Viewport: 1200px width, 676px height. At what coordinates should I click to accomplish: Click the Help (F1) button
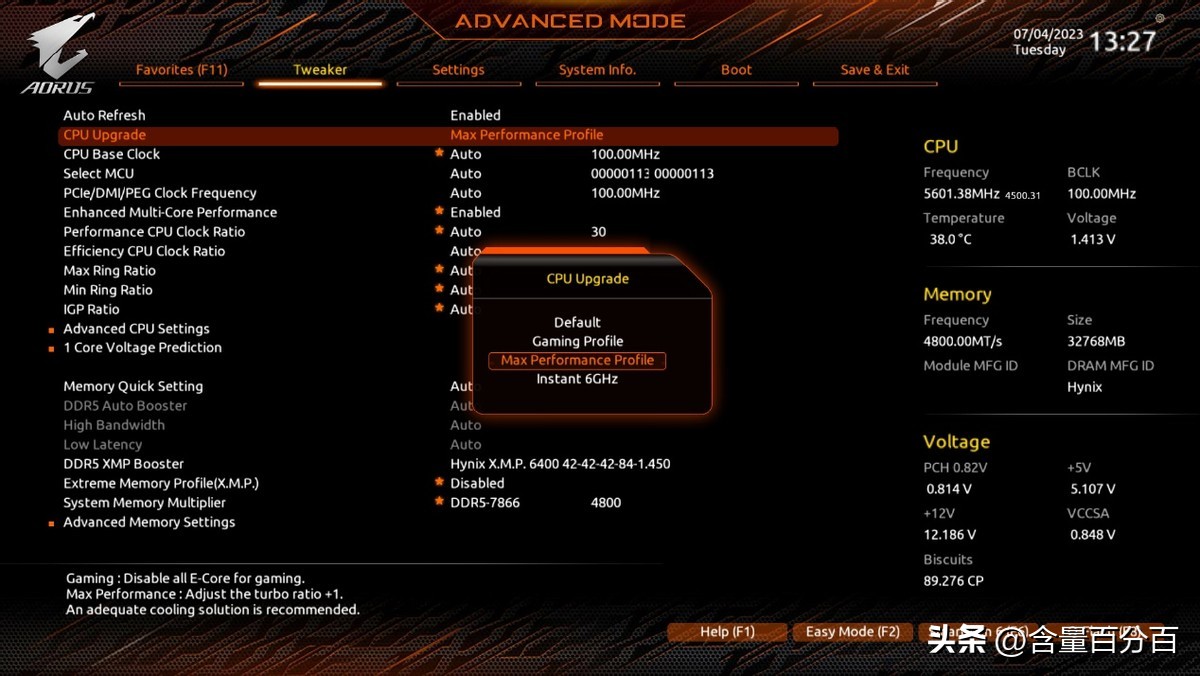(727, 632)
